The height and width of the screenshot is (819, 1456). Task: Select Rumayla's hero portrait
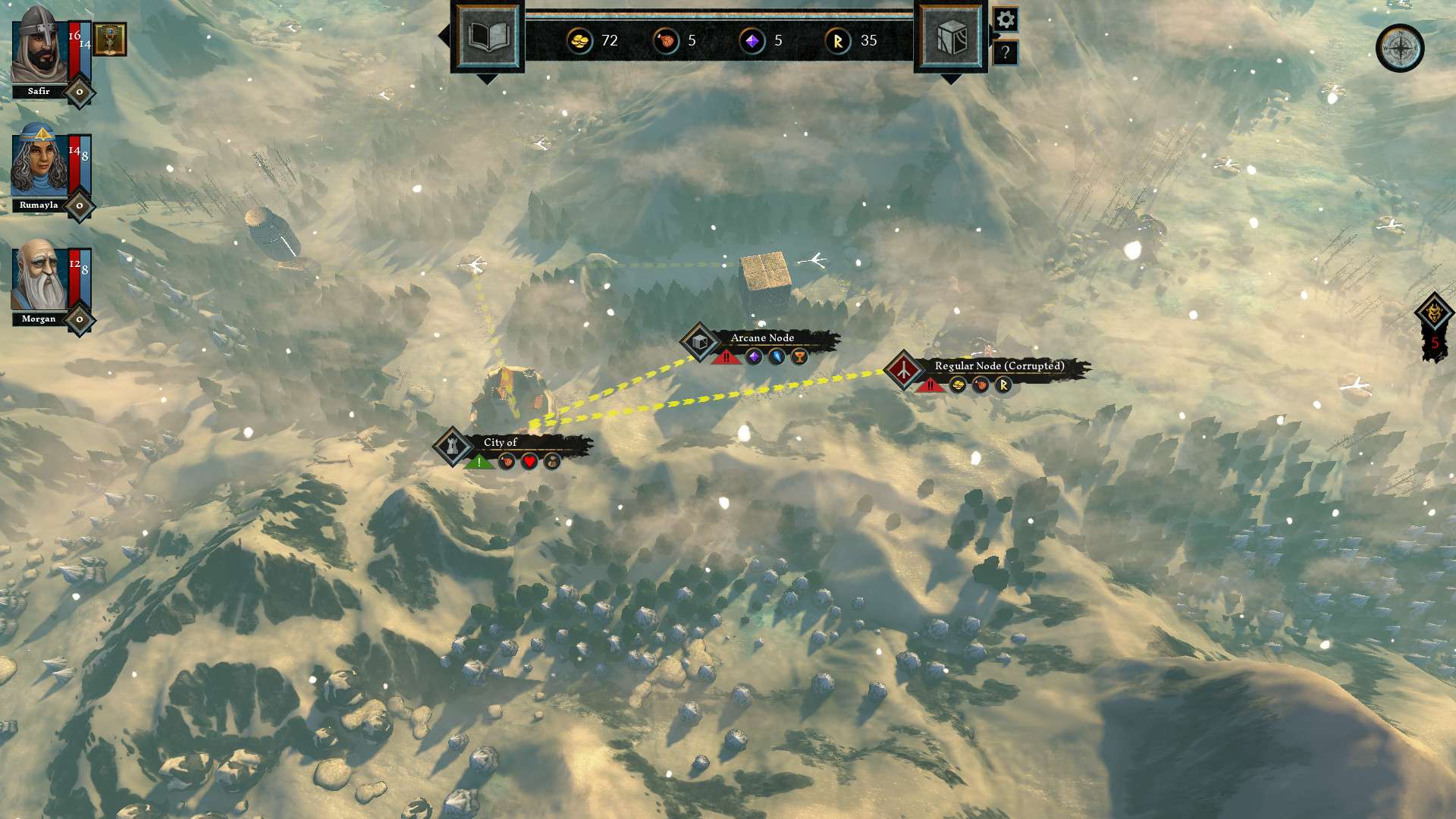[38, 163]
